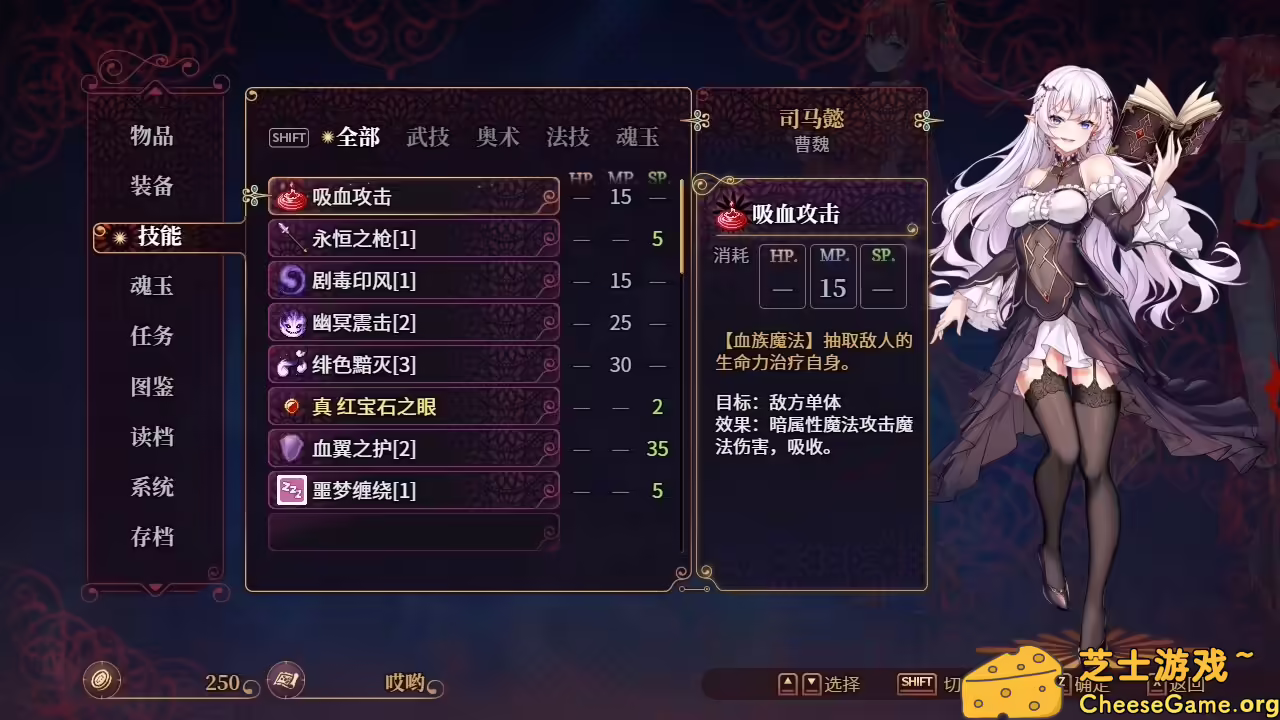The width and height of the screenshot is (1280, 720).
Task: Enable the 全部 category filter
Action: pos(356,138)
